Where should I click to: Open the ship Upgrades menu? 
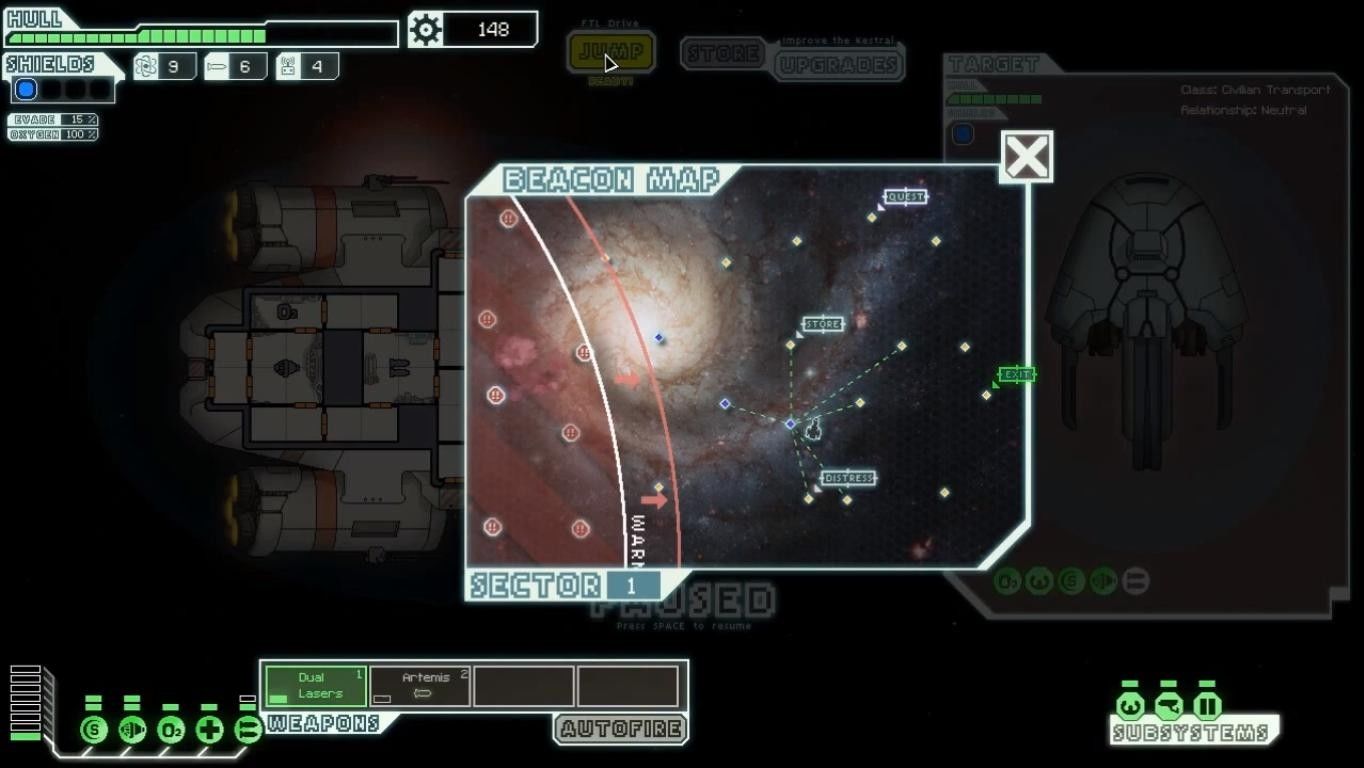837,65
